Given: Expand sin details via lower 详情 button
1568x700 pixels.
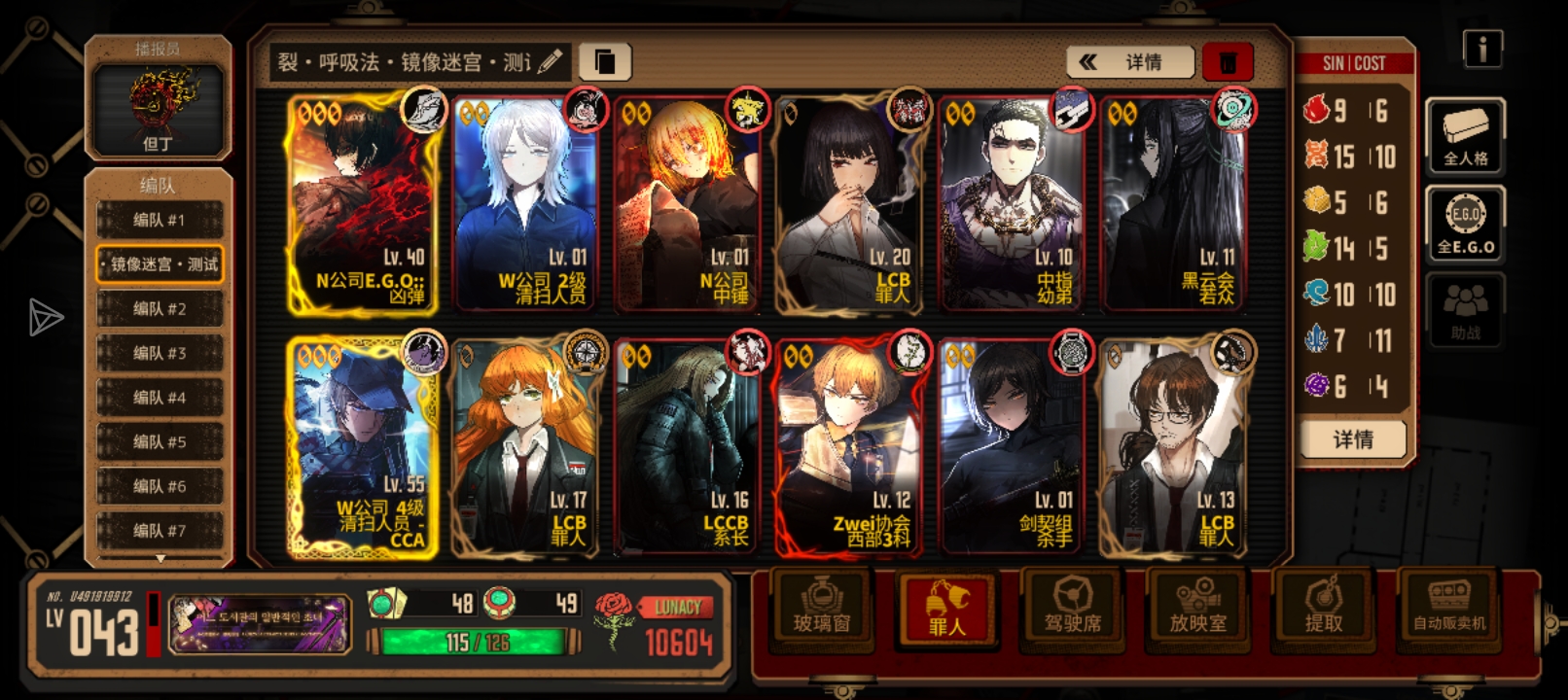Looking at the screenshot, I should (x=1352, y=440).
